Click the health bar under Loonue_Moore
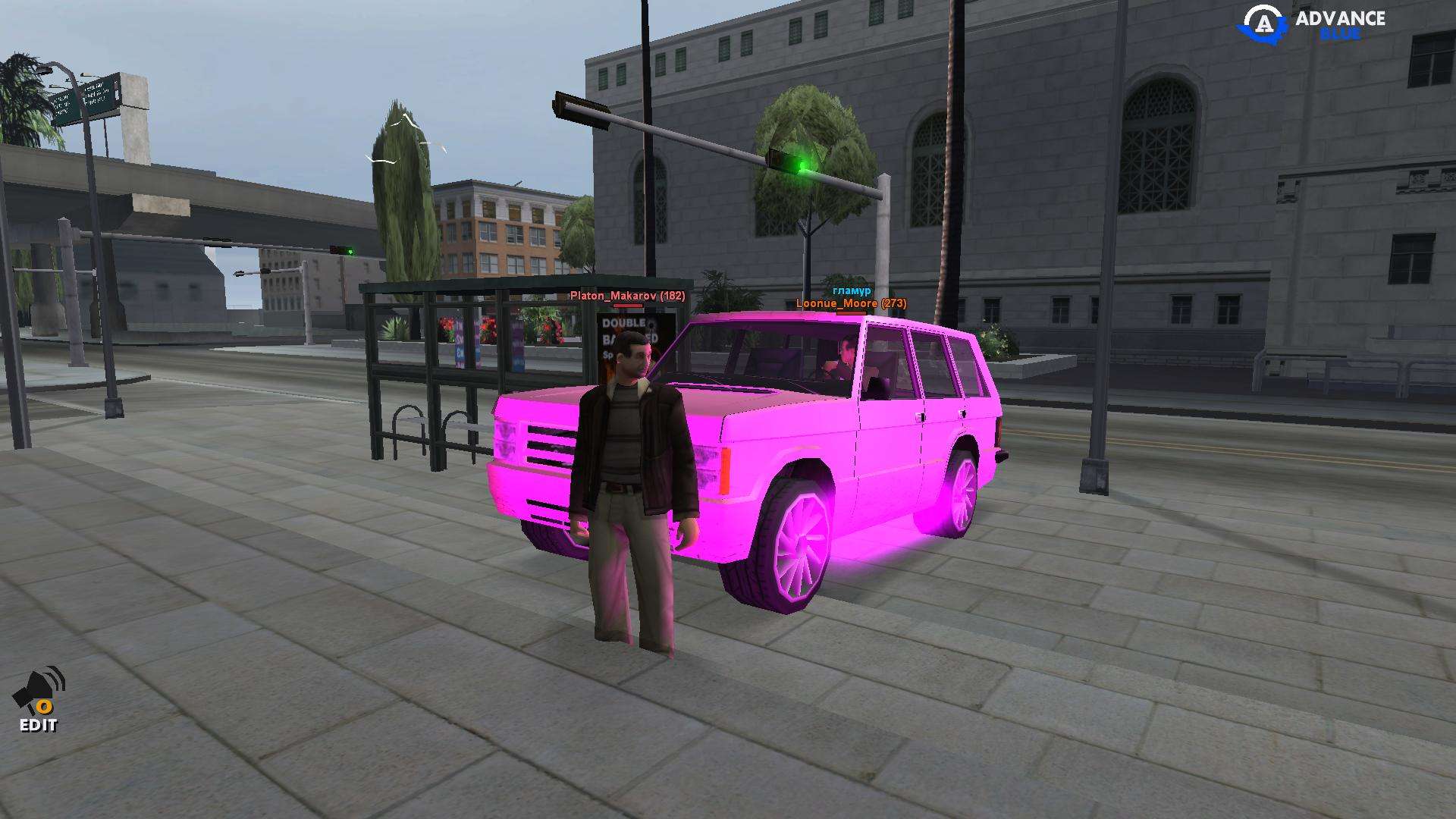This screenshot has width=1456, height=819. [x=851, y=314]
